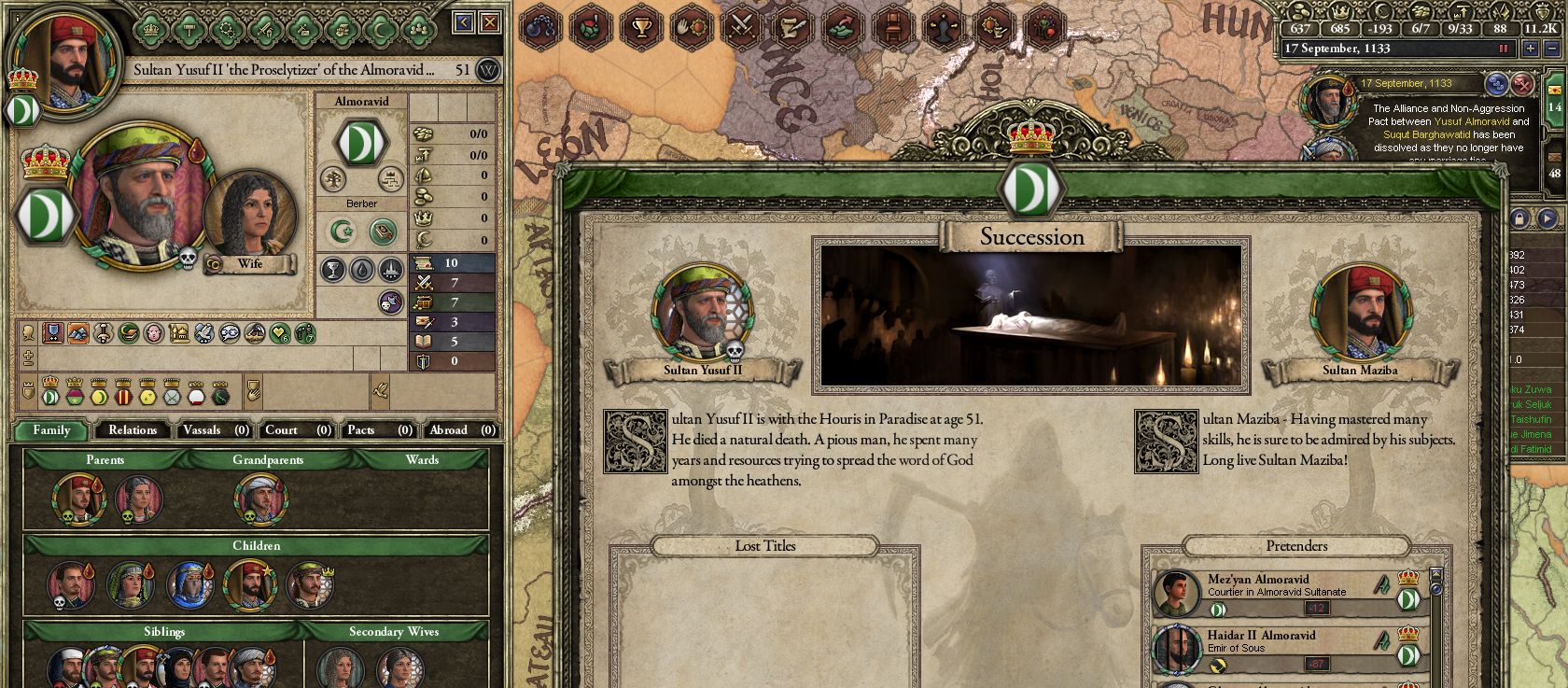Image resolution: width=1568 pixels, height=688 pixels.
Task: Open the ambitions view via trophy icon
Action: pos(641,28)
